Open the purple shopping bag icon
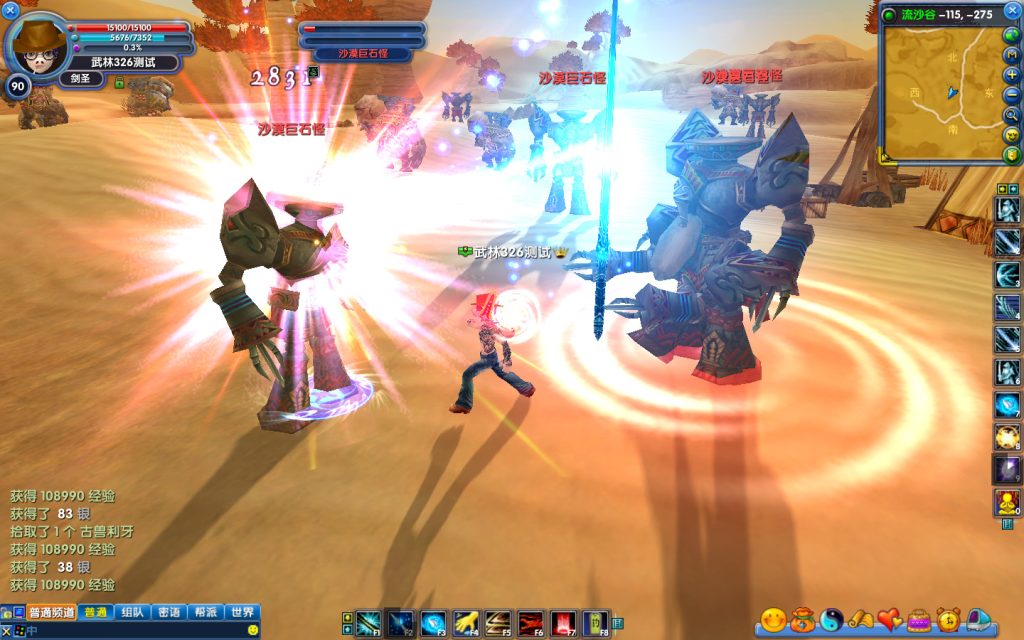Image resolution: width=1024 pixels, height=640 pixels. (919, 620)
